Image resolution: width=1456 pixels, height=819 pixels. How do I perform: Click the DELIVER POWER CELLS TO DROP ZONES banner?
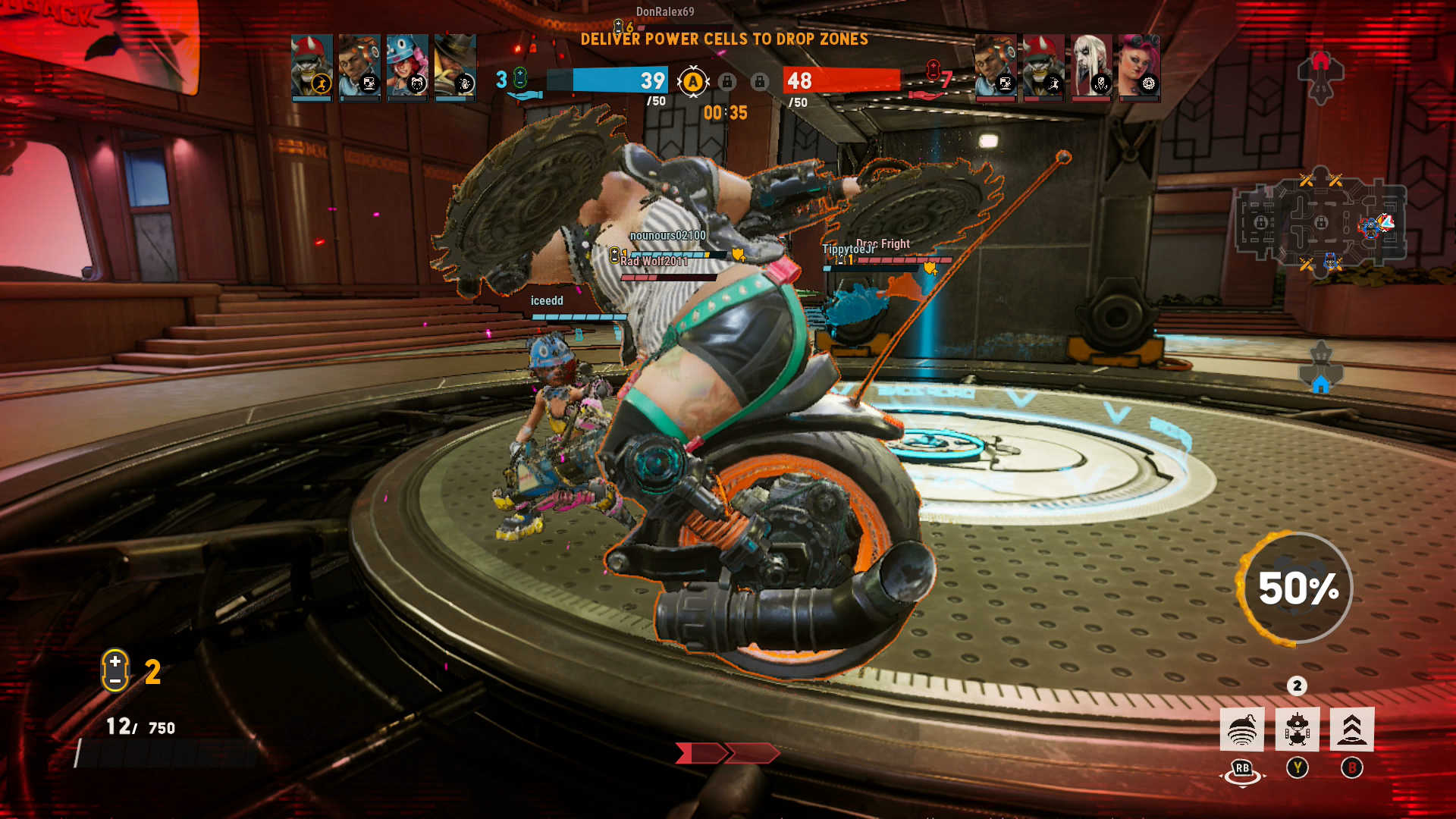(x=726, y=40)
